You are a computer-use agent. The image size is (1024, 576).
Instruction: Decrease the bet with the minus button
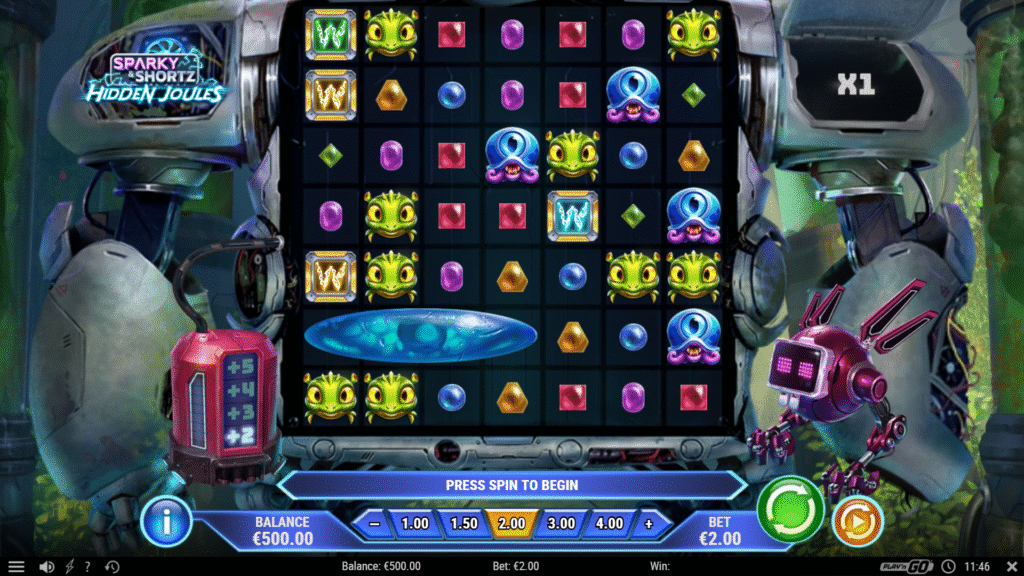click(x=373, y=523)
